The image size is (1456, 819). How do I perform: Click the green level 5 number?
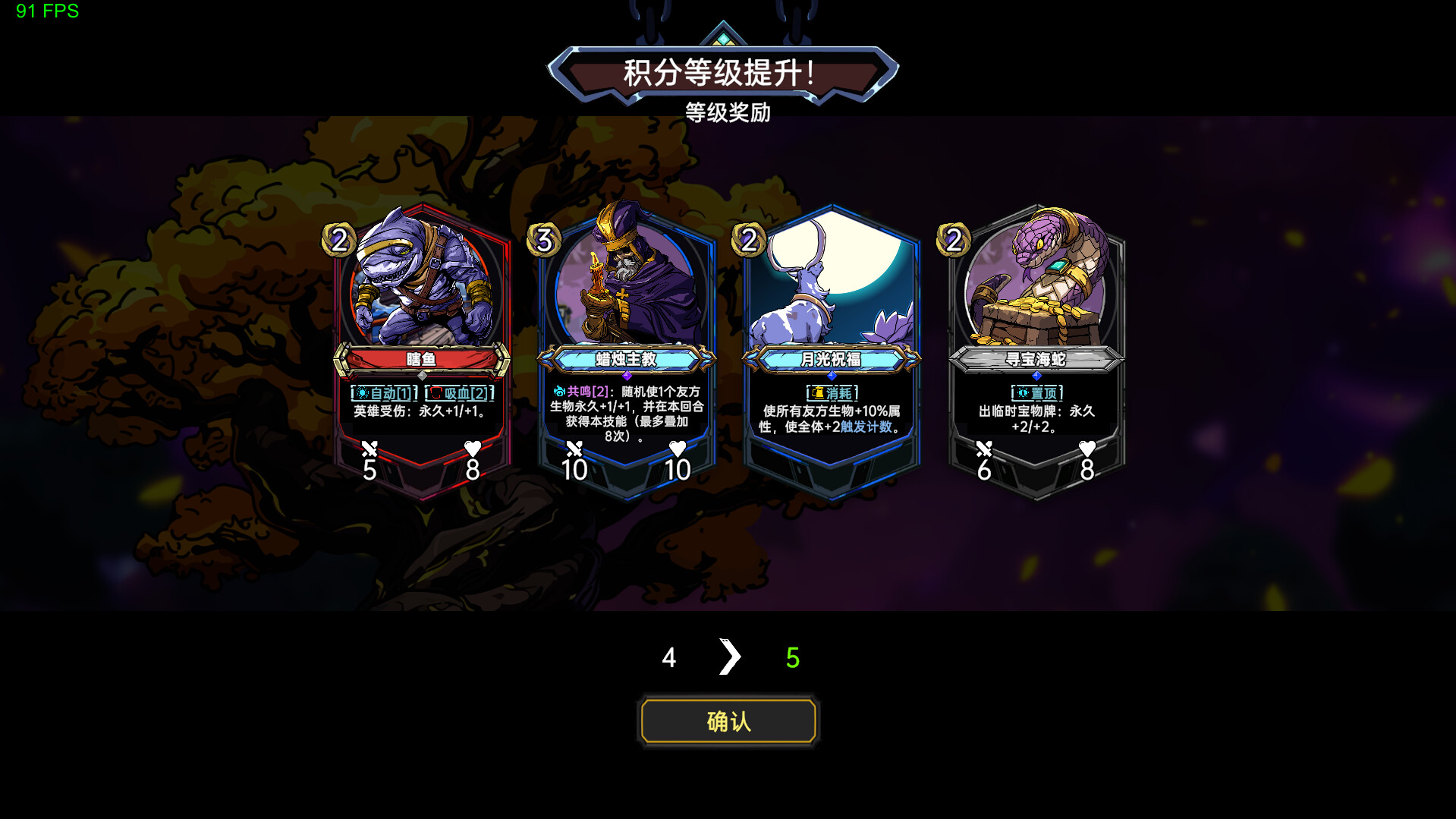point(791,657)
